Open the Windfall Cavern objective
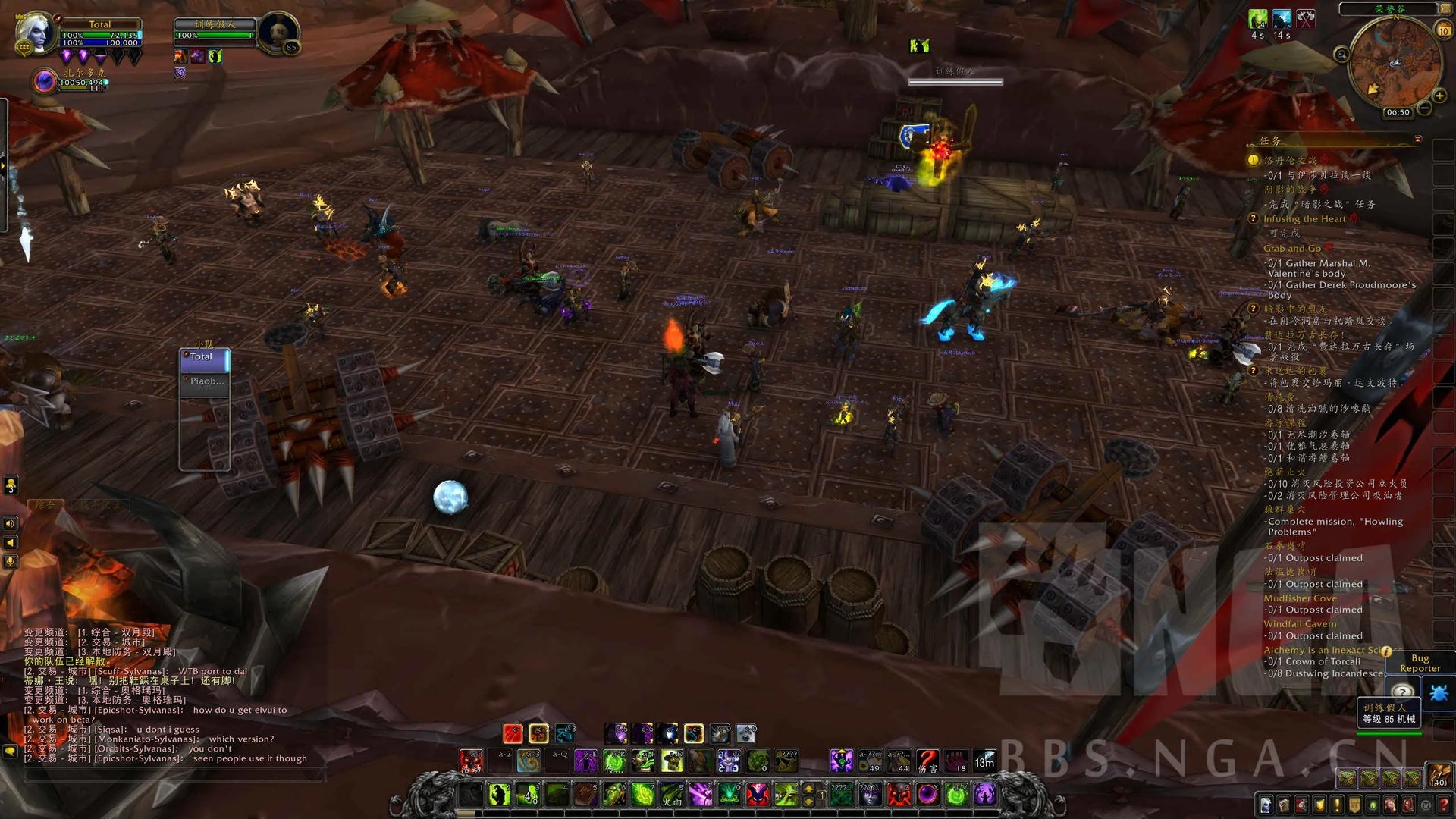The height and width of the screenshot is (819, 1456). click(x=1300, y=623)
